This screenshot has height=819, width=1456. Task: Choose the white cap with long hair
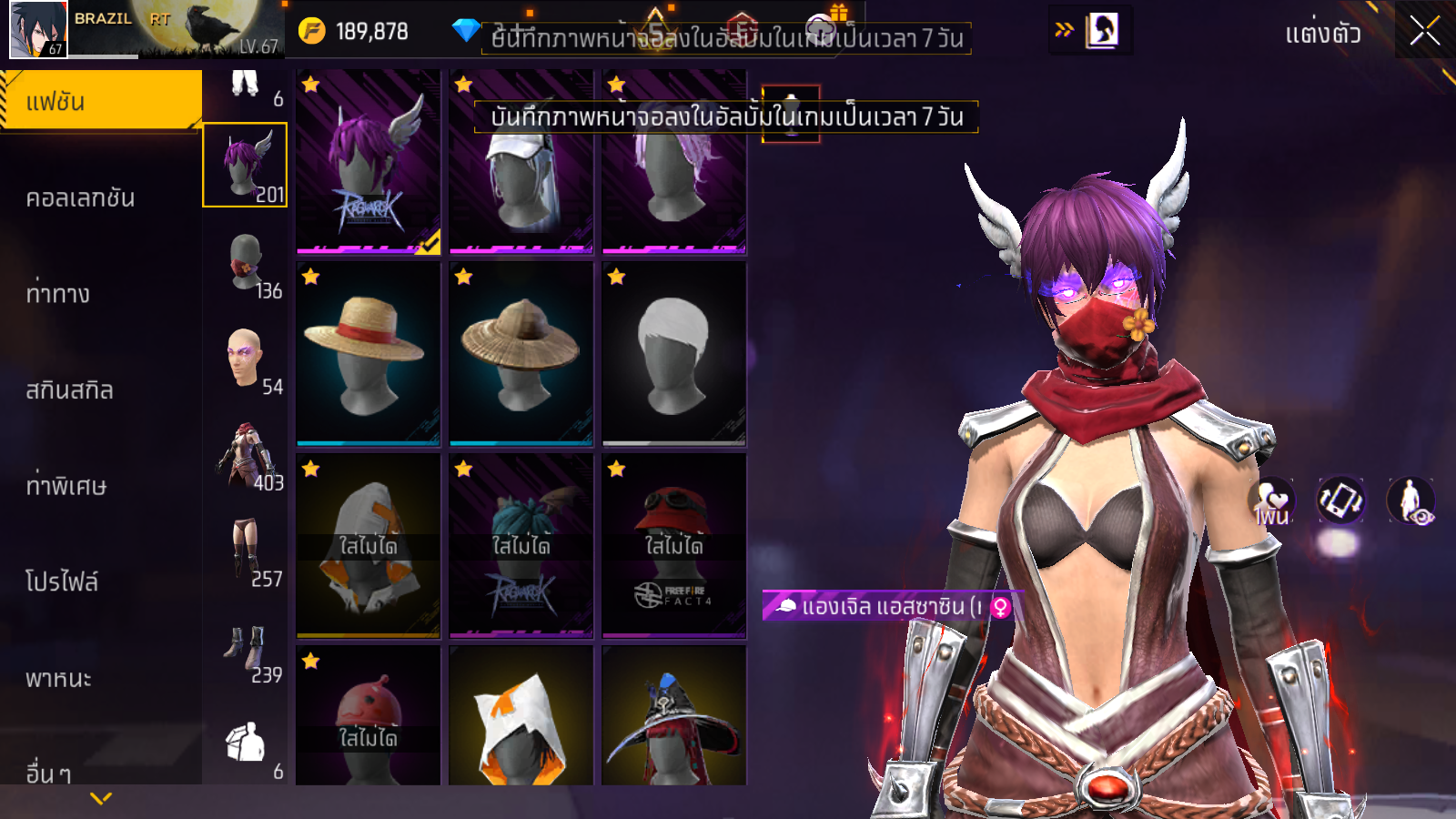pos(521,162)
